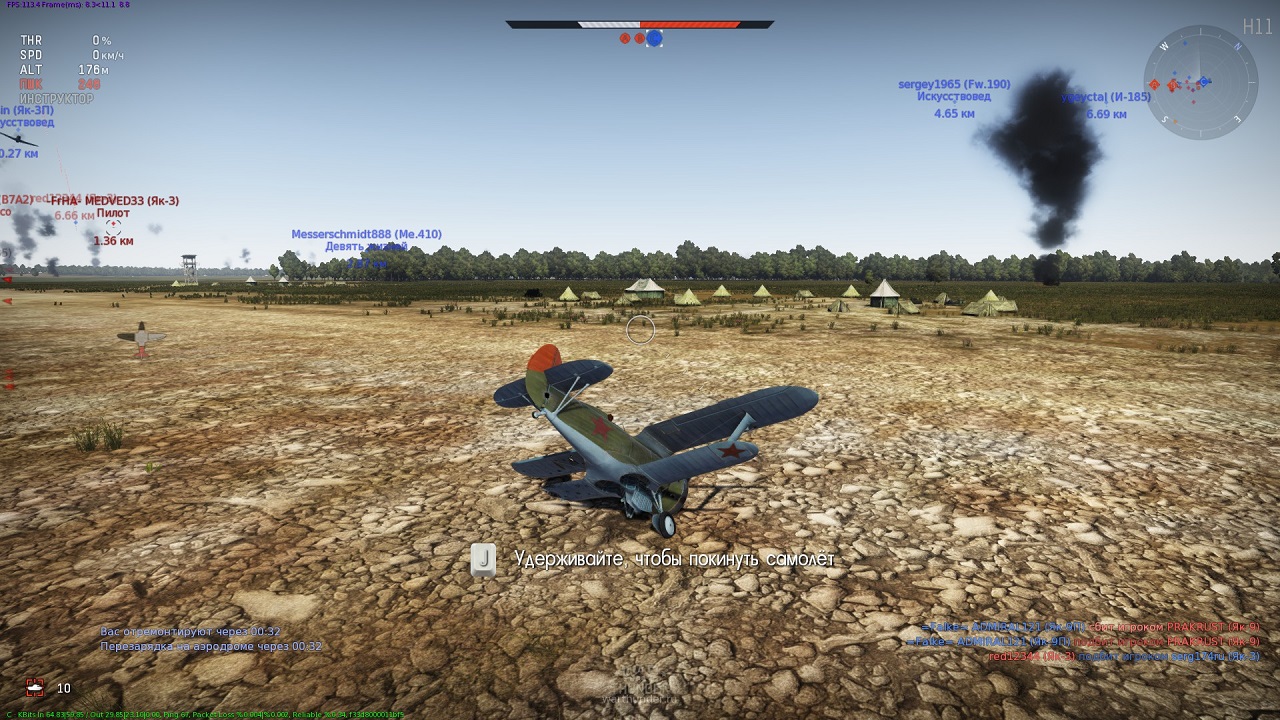Select the blue capture point indicator
Image resolution: width=1280 pixels, height=720 pixels.
(654, 38)
